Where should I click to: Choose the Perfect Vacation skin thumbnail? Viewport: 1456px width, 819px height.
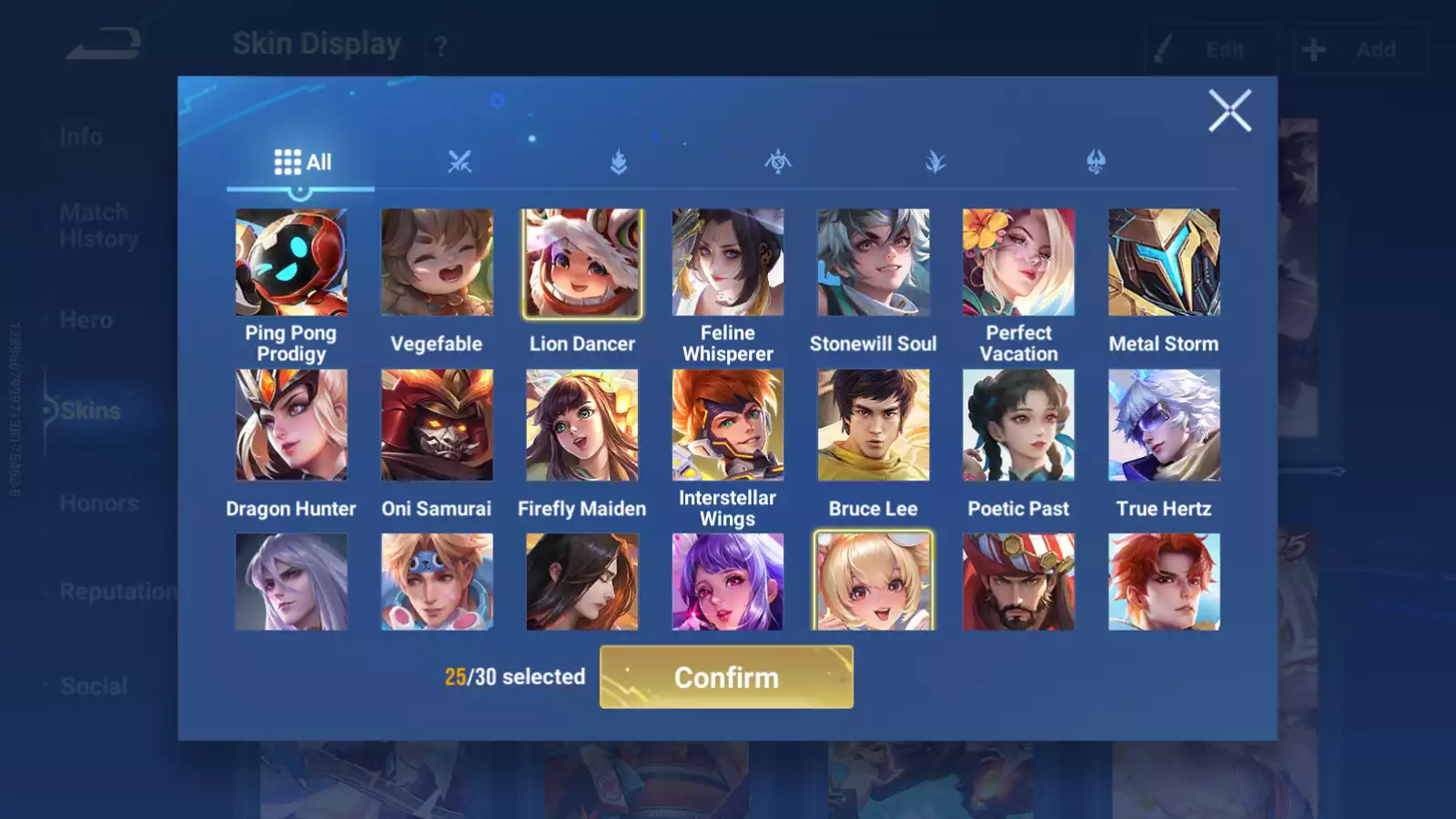[1018, 262]
